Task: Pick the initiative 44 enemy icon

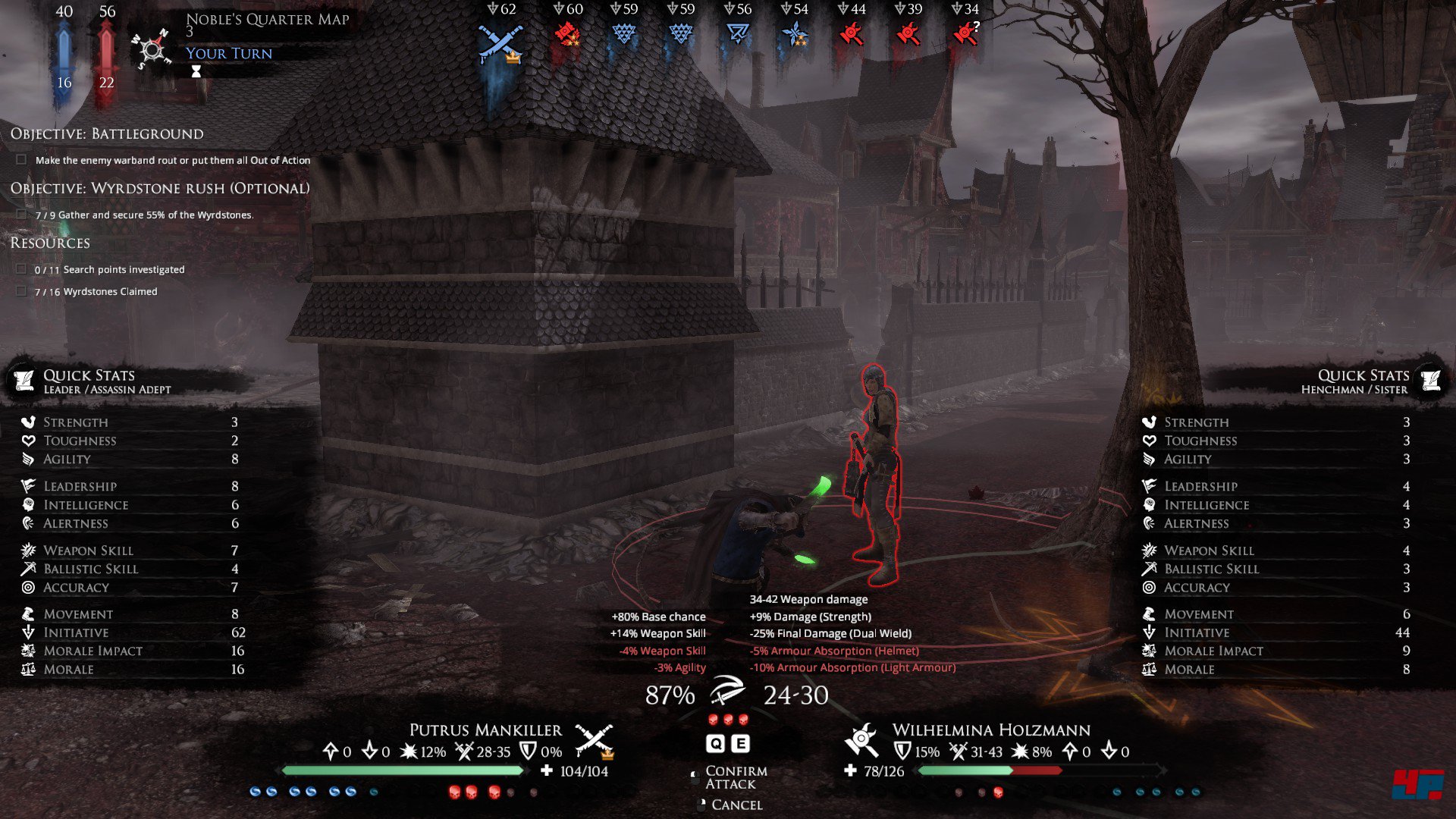Action: 851,34
